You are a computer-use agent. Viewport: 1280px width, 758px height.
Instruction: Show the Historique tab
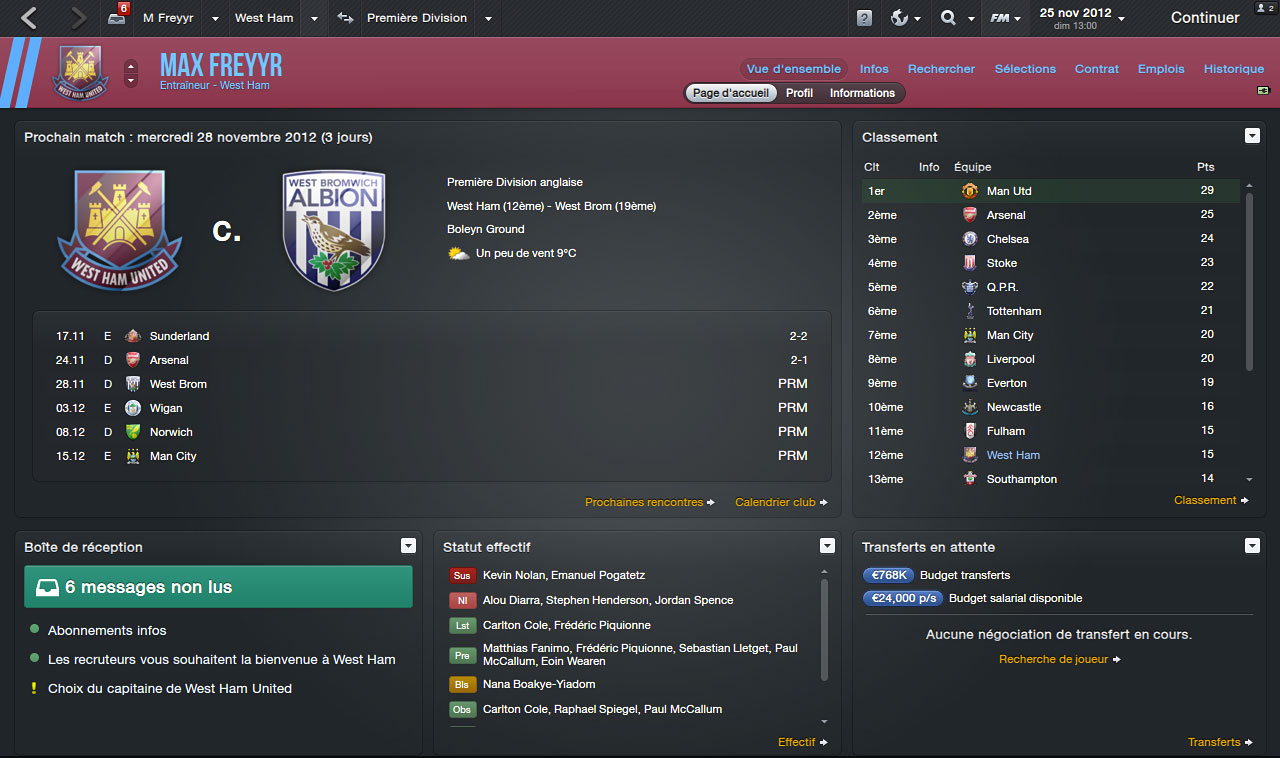(1234, 69)
